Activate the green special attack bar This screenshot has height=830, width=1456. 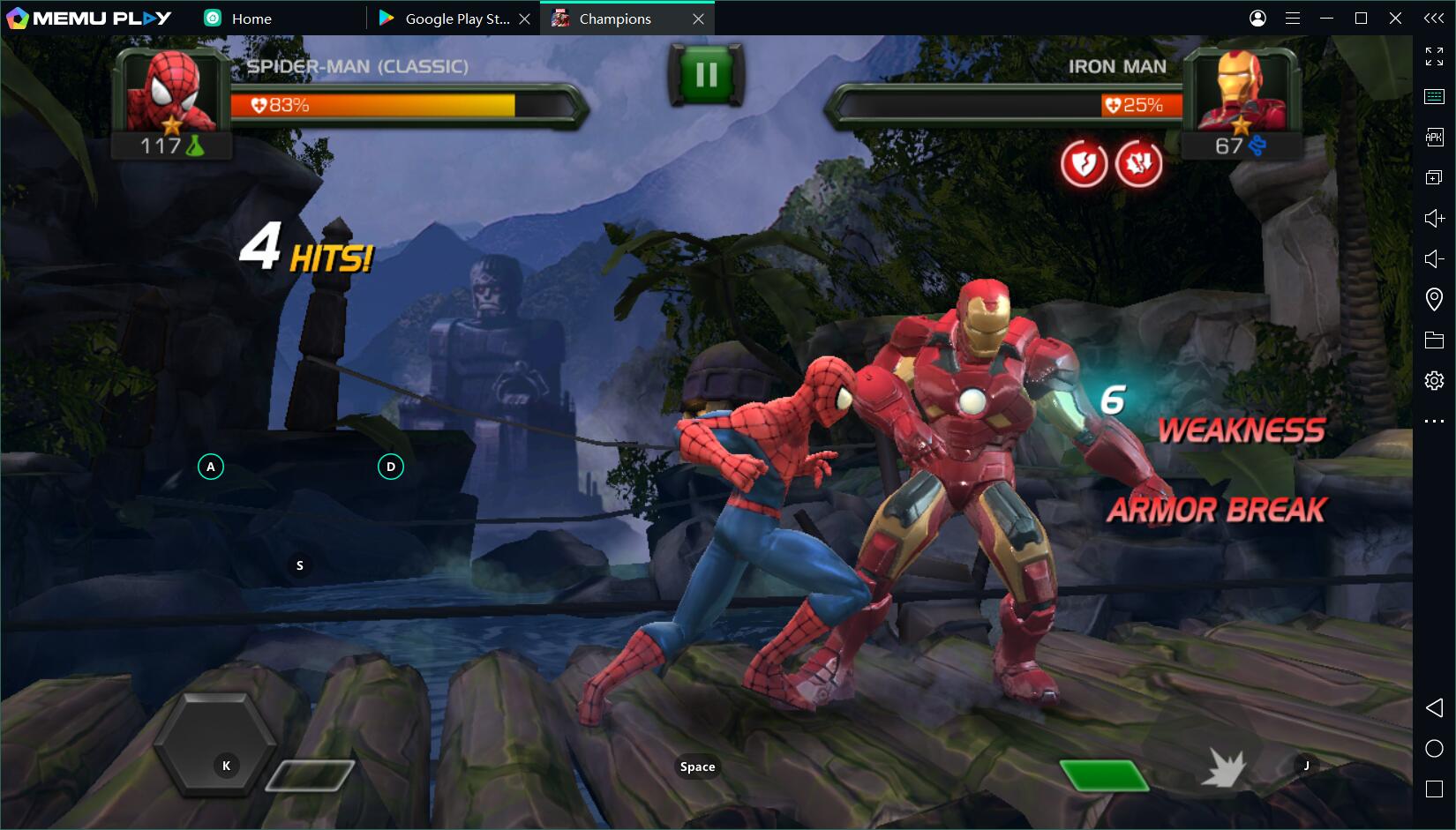[x=1103, y=775]
